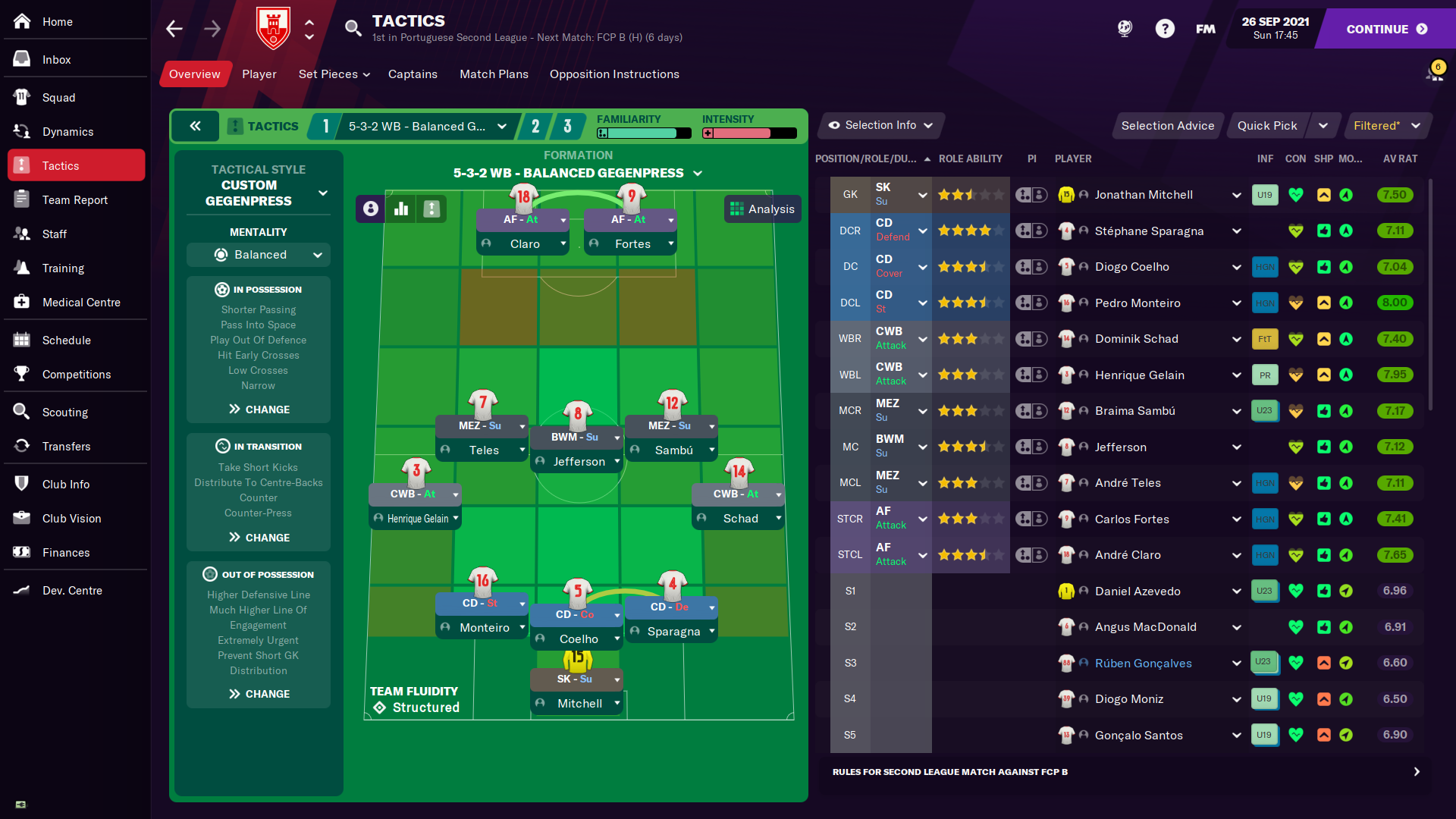Viewport: 1456px width, 819px height.
Task: Expand the Filtered dropdown
Action: click(x=1386, y=126)
